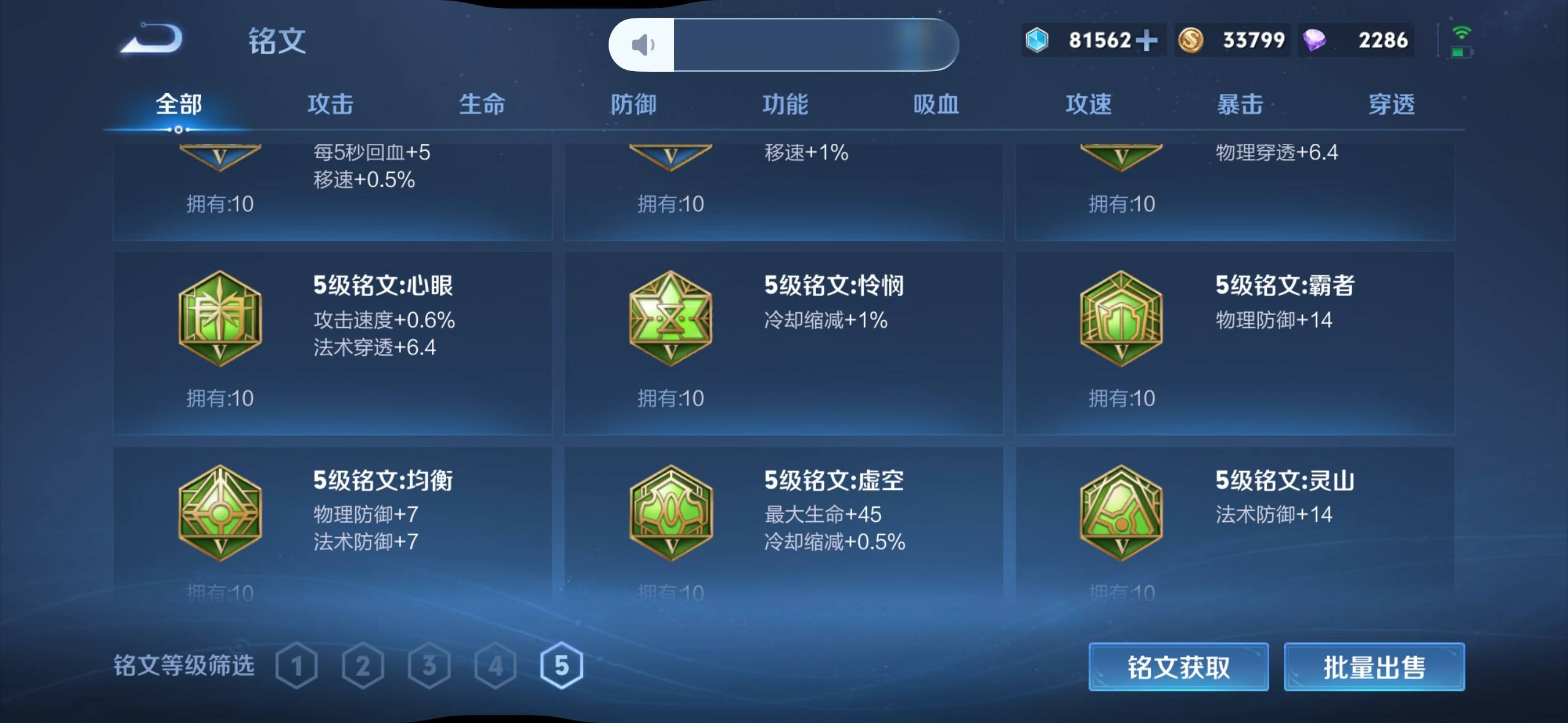
Task: Pick the 虚空 inscription card
Action: click(x=783, y=521)
